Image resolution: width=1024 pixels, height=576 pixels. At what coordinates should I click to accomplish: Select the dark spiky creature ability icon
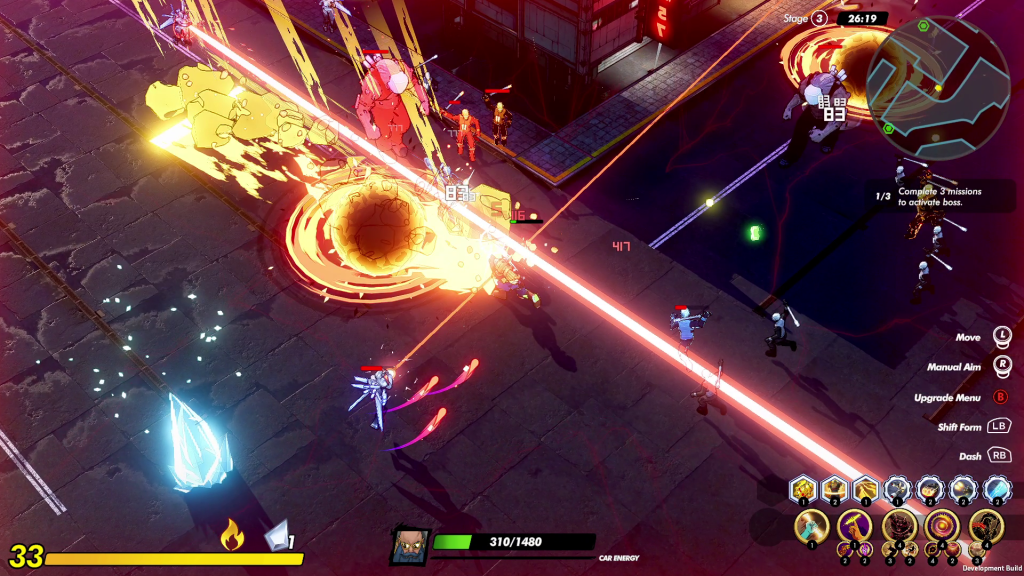coord(898,525)
